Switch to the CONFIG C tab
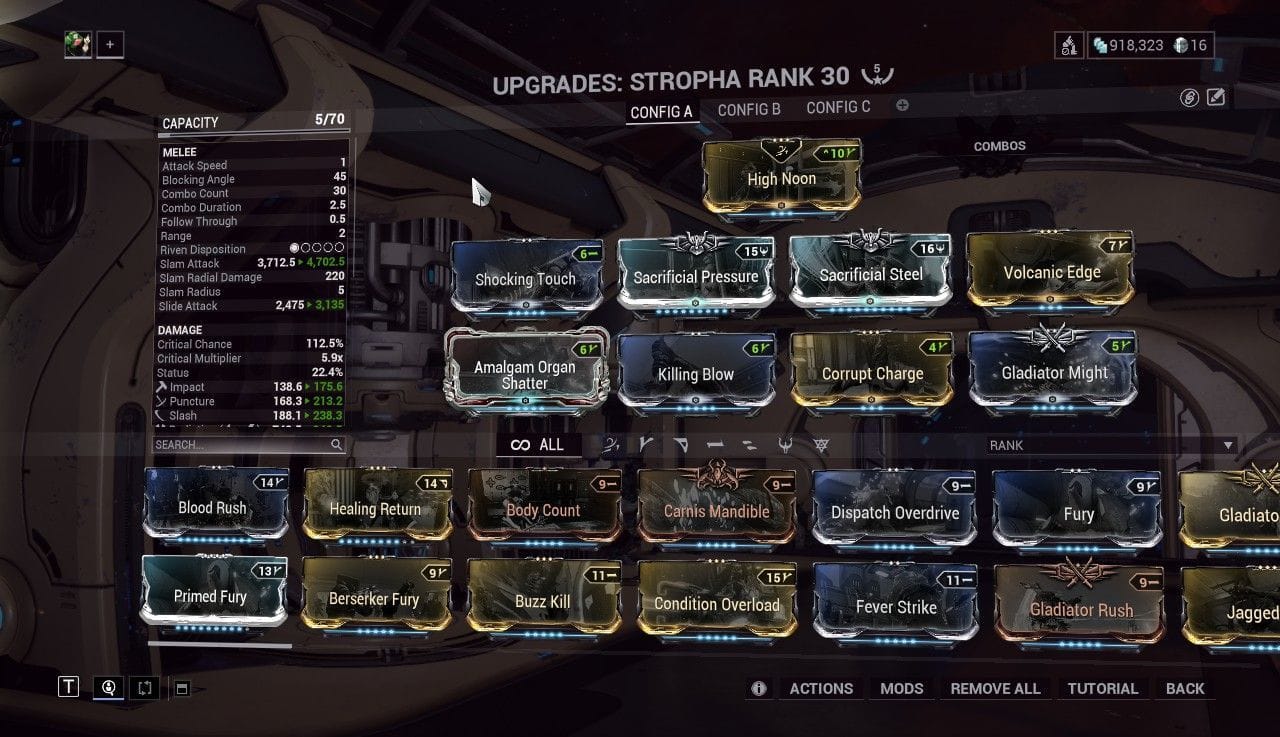1280x737 pixels. point(838,106)
